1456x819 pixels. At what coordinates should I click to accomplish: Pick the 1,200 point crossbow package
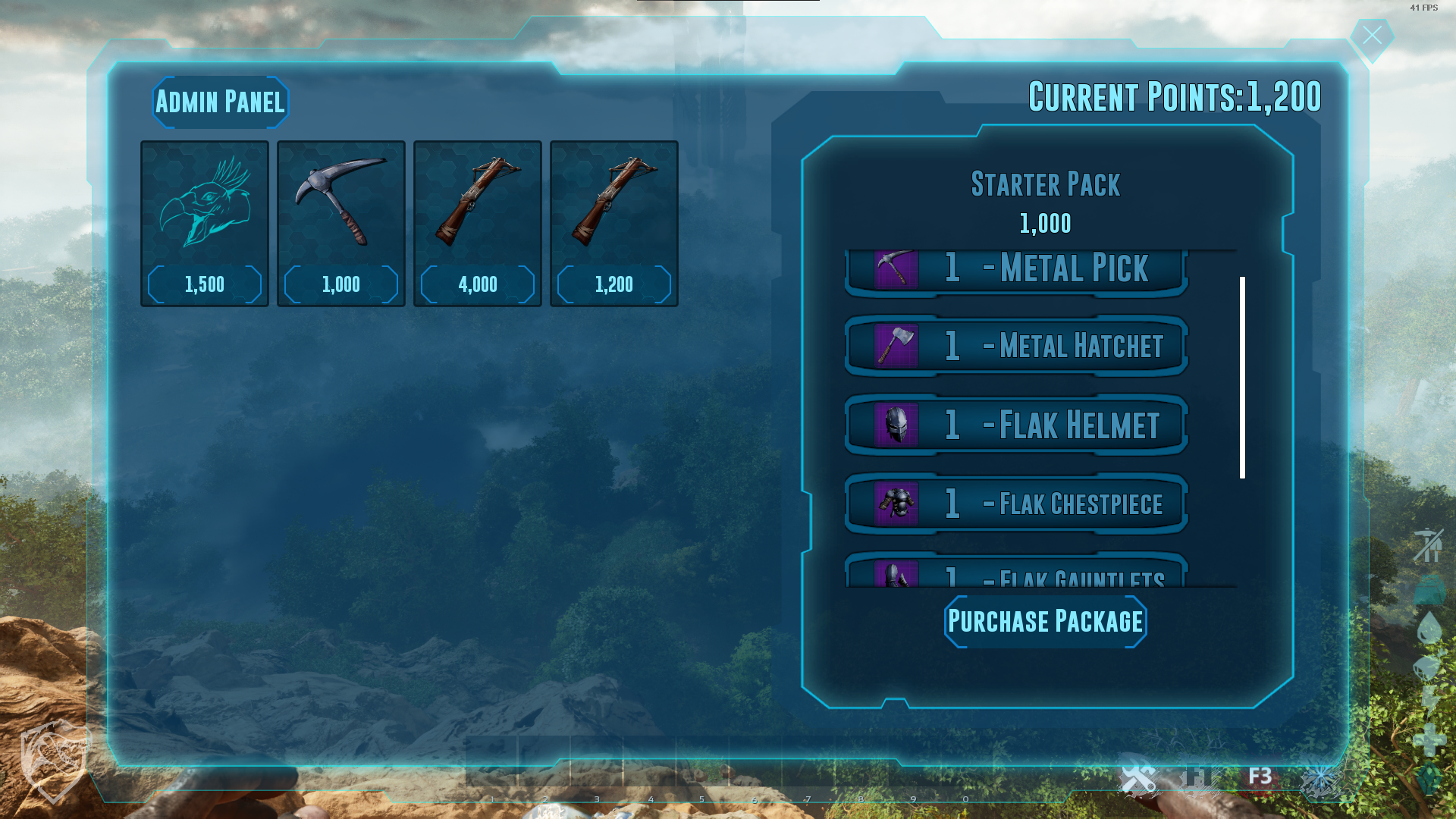[x=614, y=223]
